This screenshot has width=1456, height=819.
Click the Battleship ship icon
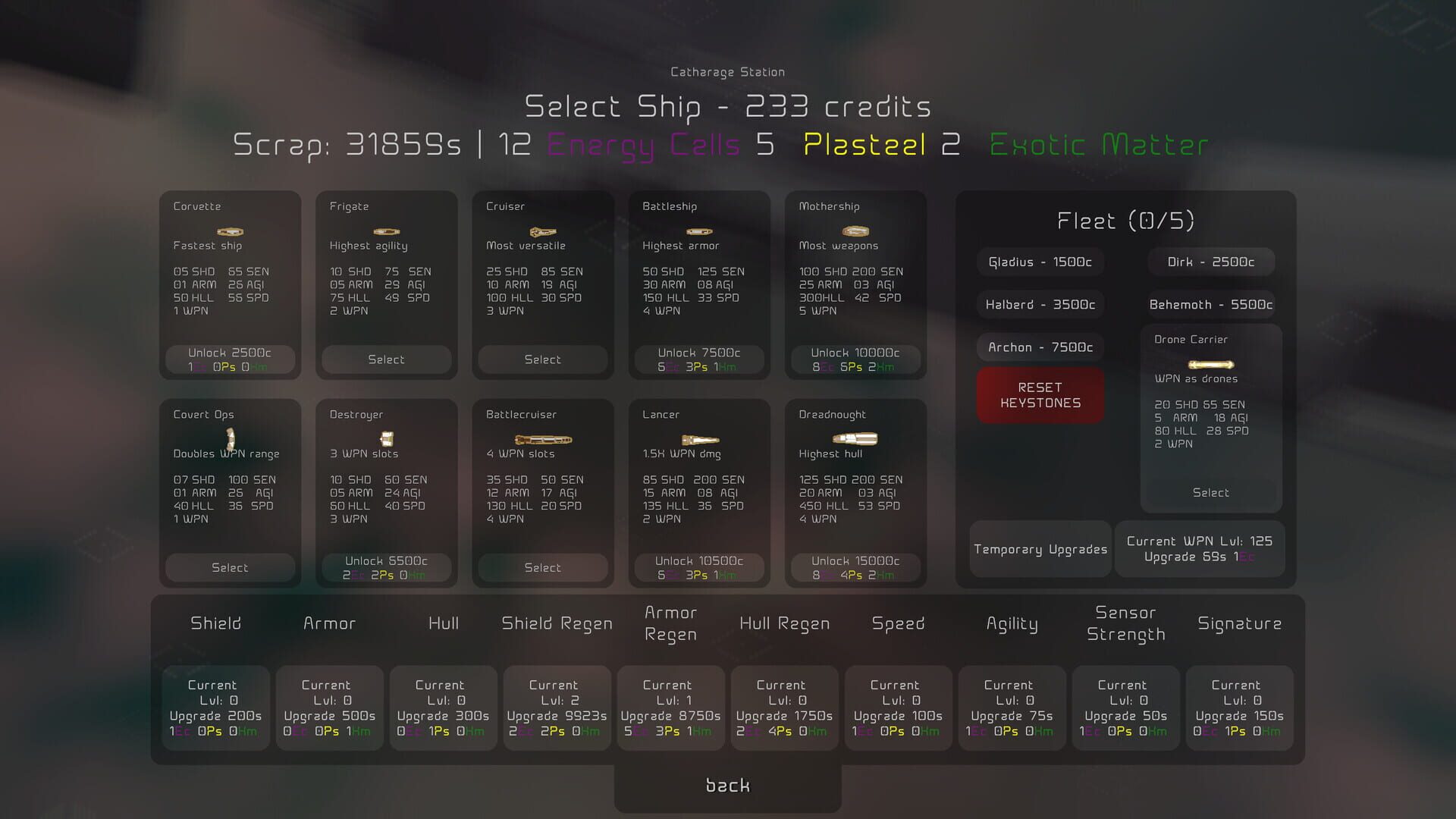coord(698,231)
